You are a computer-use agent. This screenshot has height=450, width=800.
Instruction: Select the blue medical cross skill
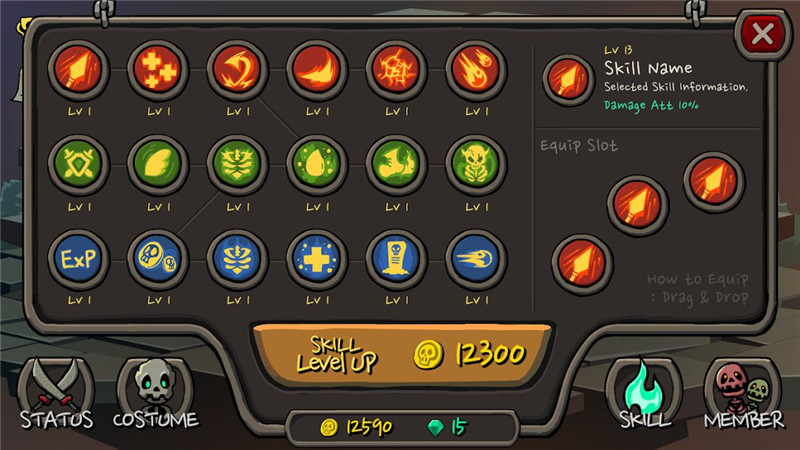pyautogui.click(x=316, y=258)
